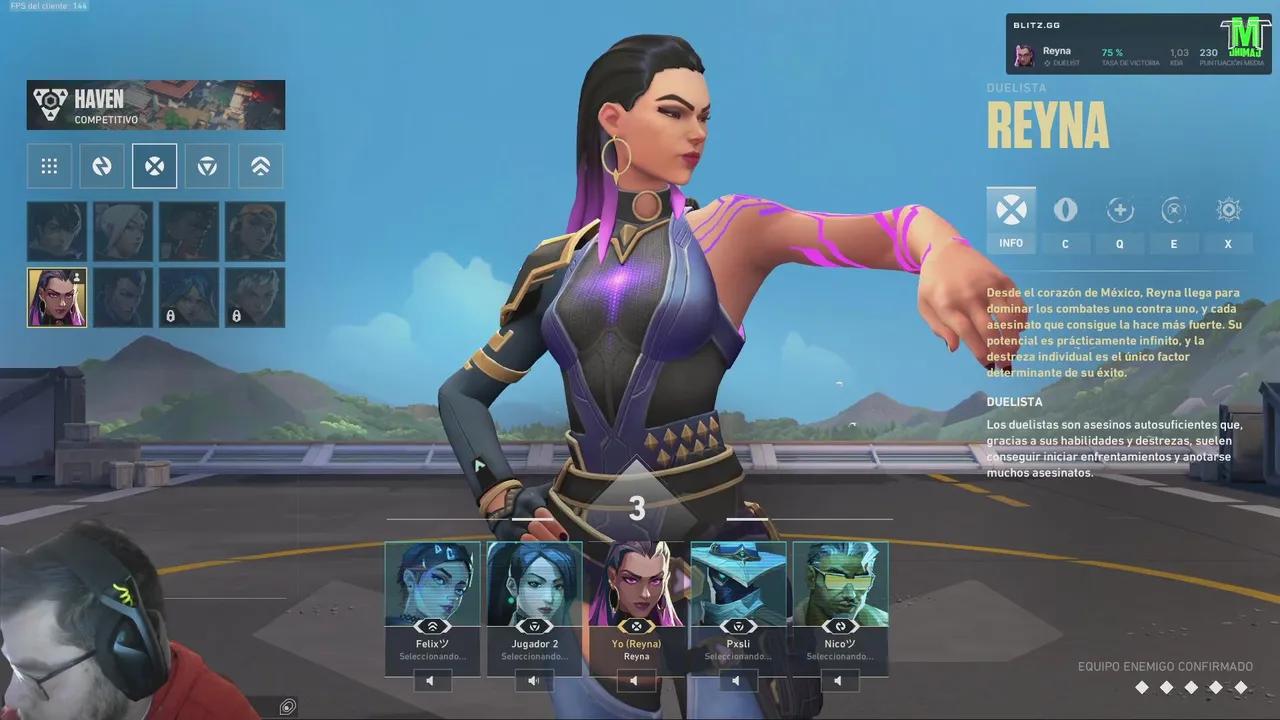Screen dimensions: 1280x720
Task: View Reyna's Leer ability icon
Action: (x=1065, y=210)
